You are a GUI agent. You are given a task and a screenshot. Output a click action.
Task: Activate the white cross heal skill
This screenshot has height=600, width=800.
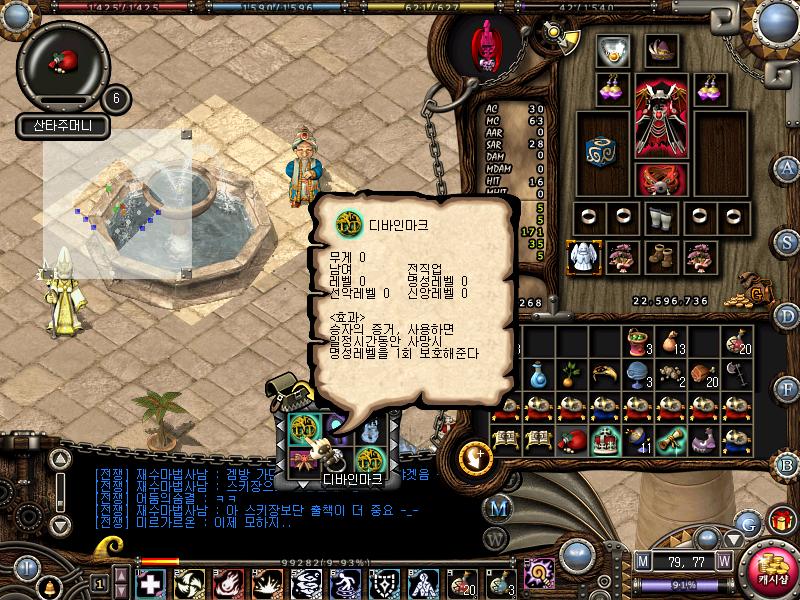[x=149, y=583]
